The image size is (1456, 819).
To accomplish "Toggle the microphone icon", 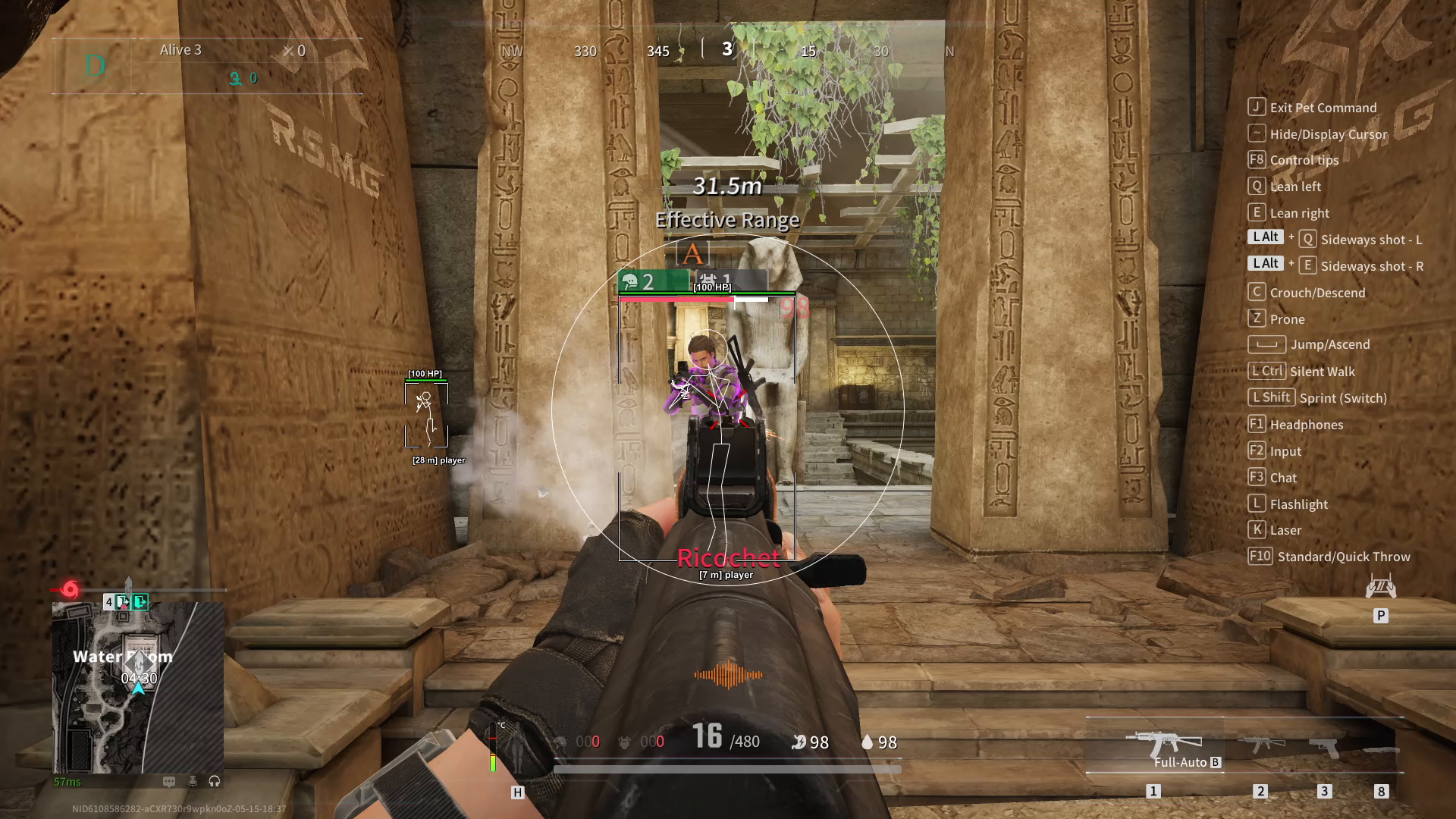I will [x=193, y=781].
